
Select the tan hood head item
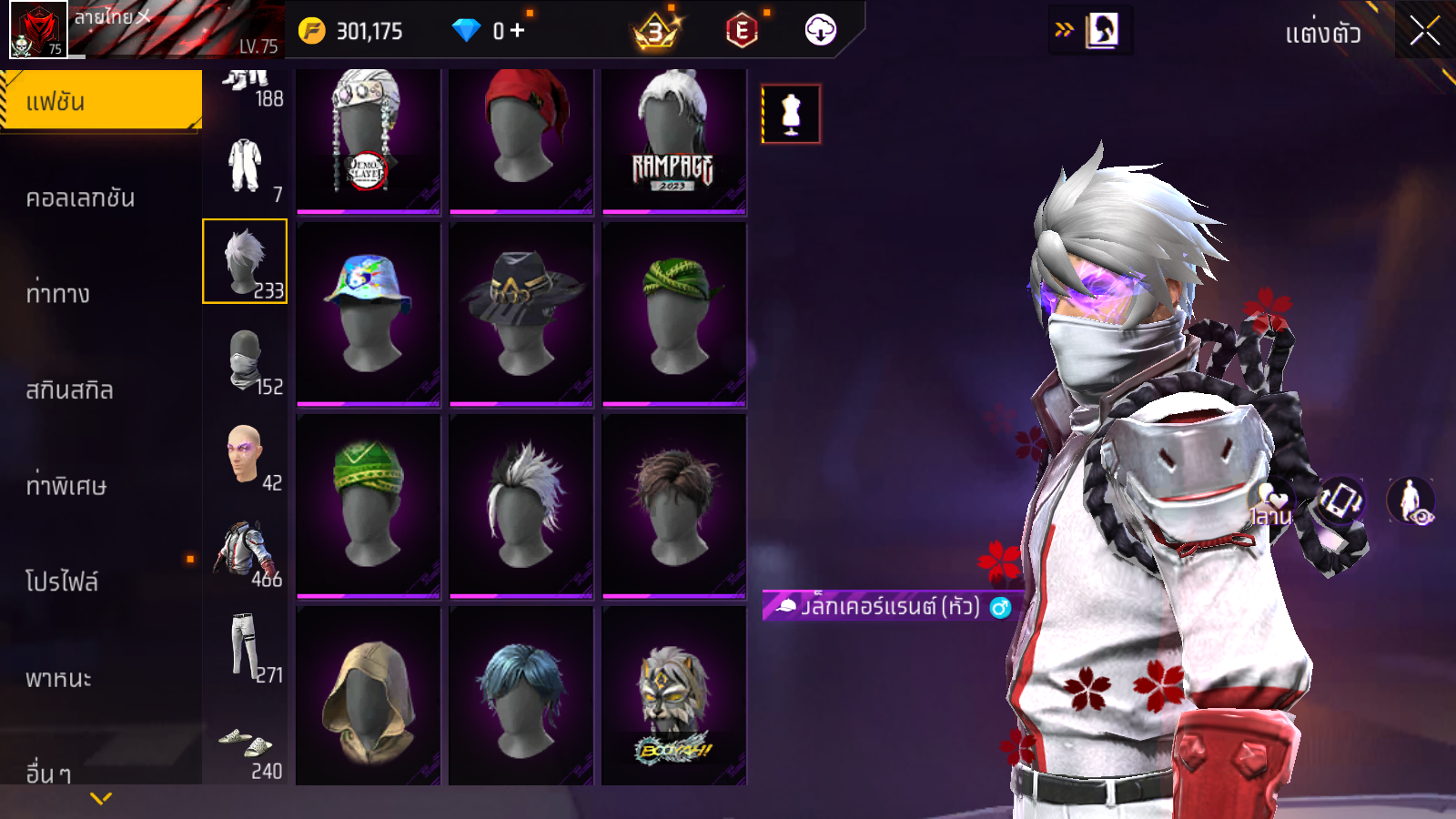(368, 696)
